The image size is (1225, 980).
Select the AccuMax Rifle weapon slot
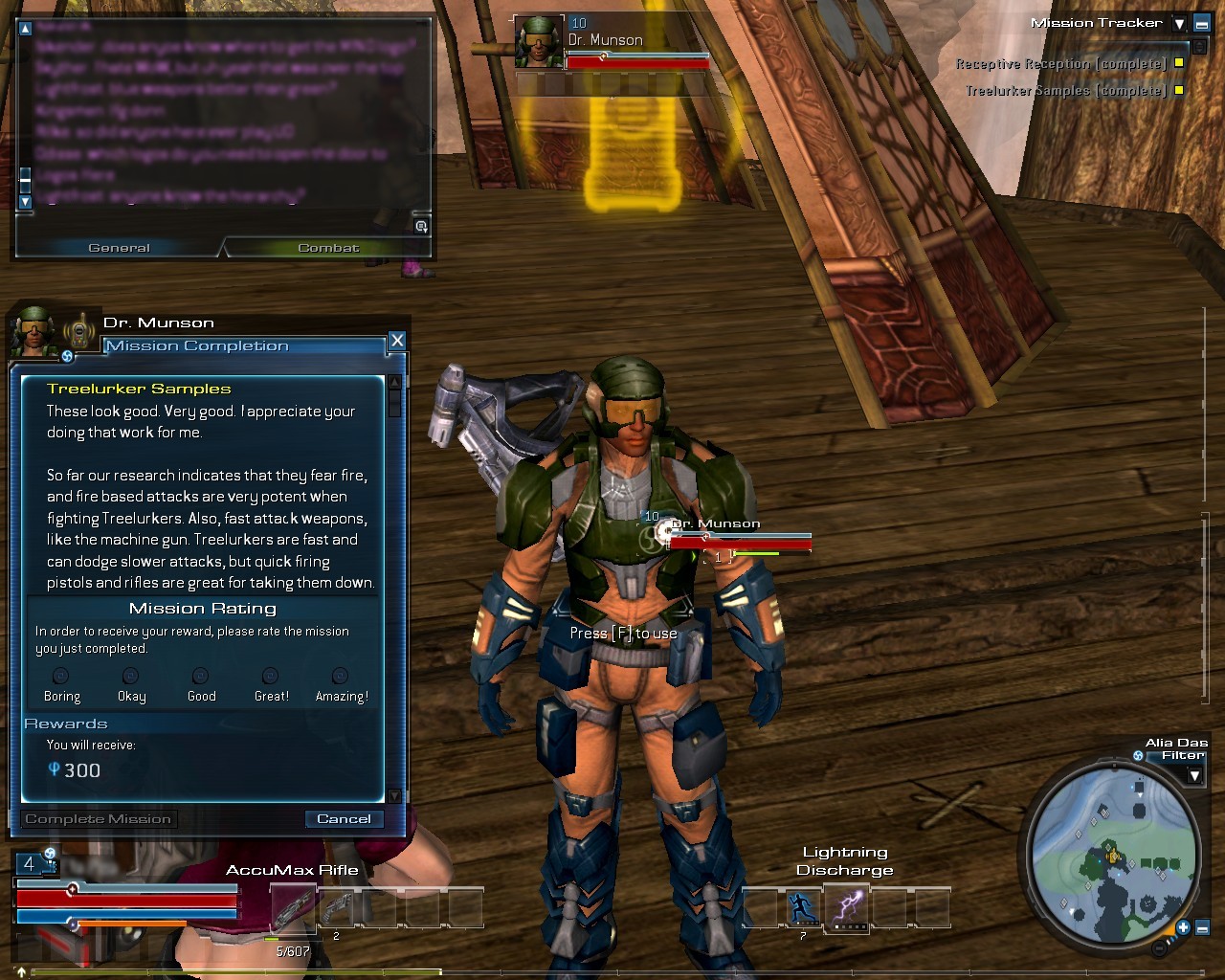click(x=293, y=907)
